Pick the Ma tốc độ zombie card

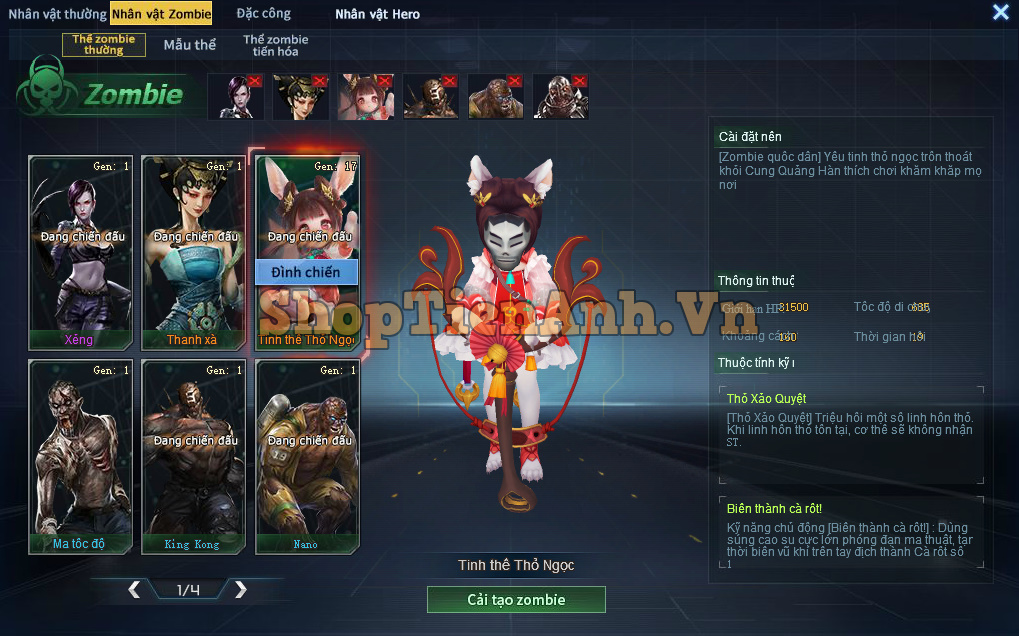click(81, 456)
